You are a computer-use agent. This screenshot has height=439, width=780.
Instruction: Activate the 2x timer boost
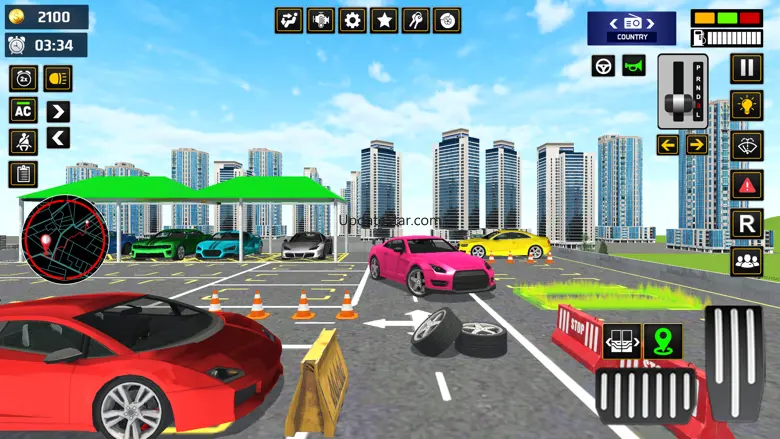coord(23,78)
